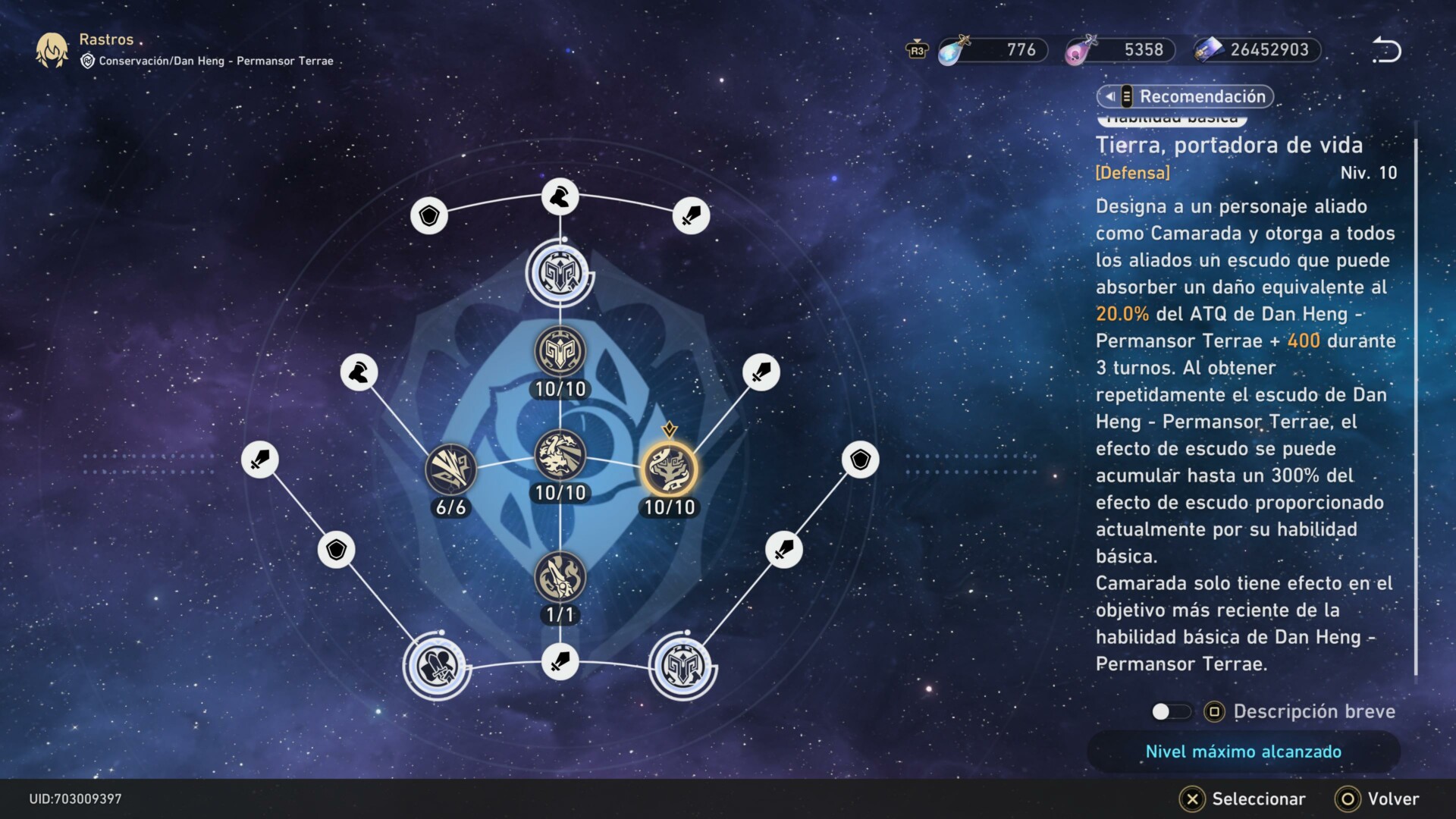Choose the 1/1 technique trace node
1456x819 pixels.
(x=560, y=578)
